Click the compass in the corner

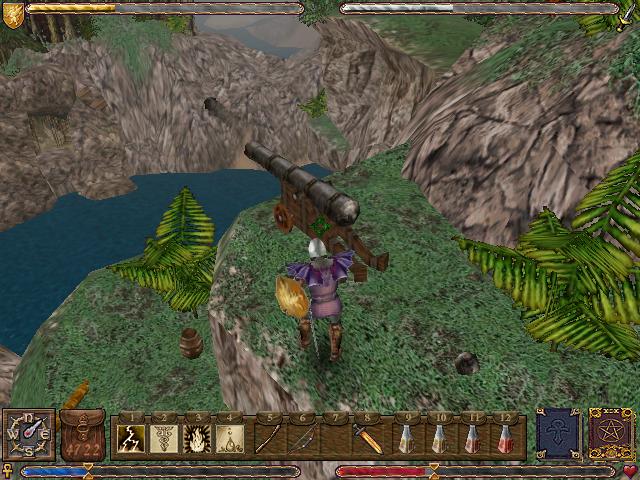click(27, 434)
